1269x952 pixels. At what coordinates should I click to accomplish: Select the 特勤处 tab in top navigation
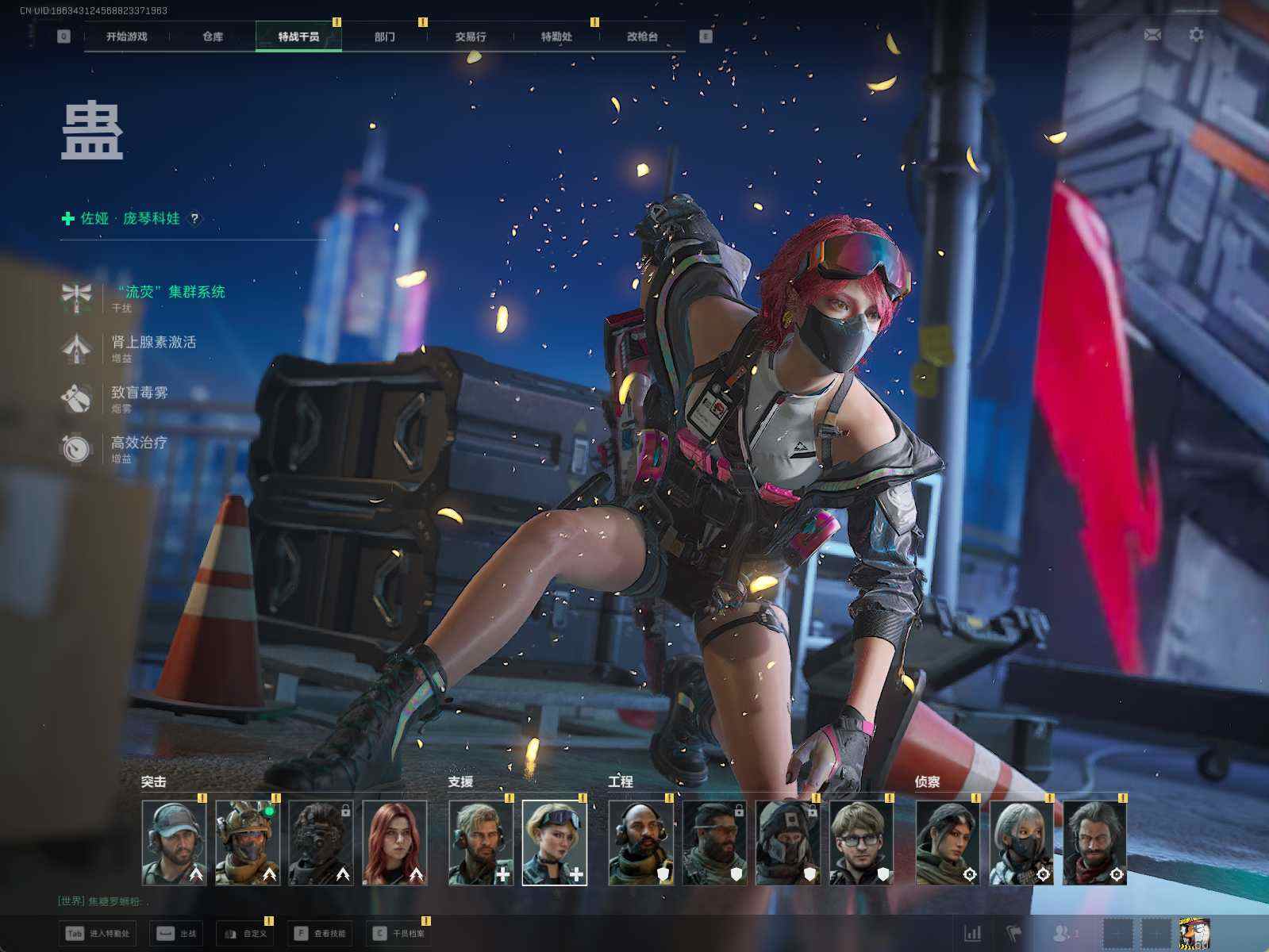556,36
